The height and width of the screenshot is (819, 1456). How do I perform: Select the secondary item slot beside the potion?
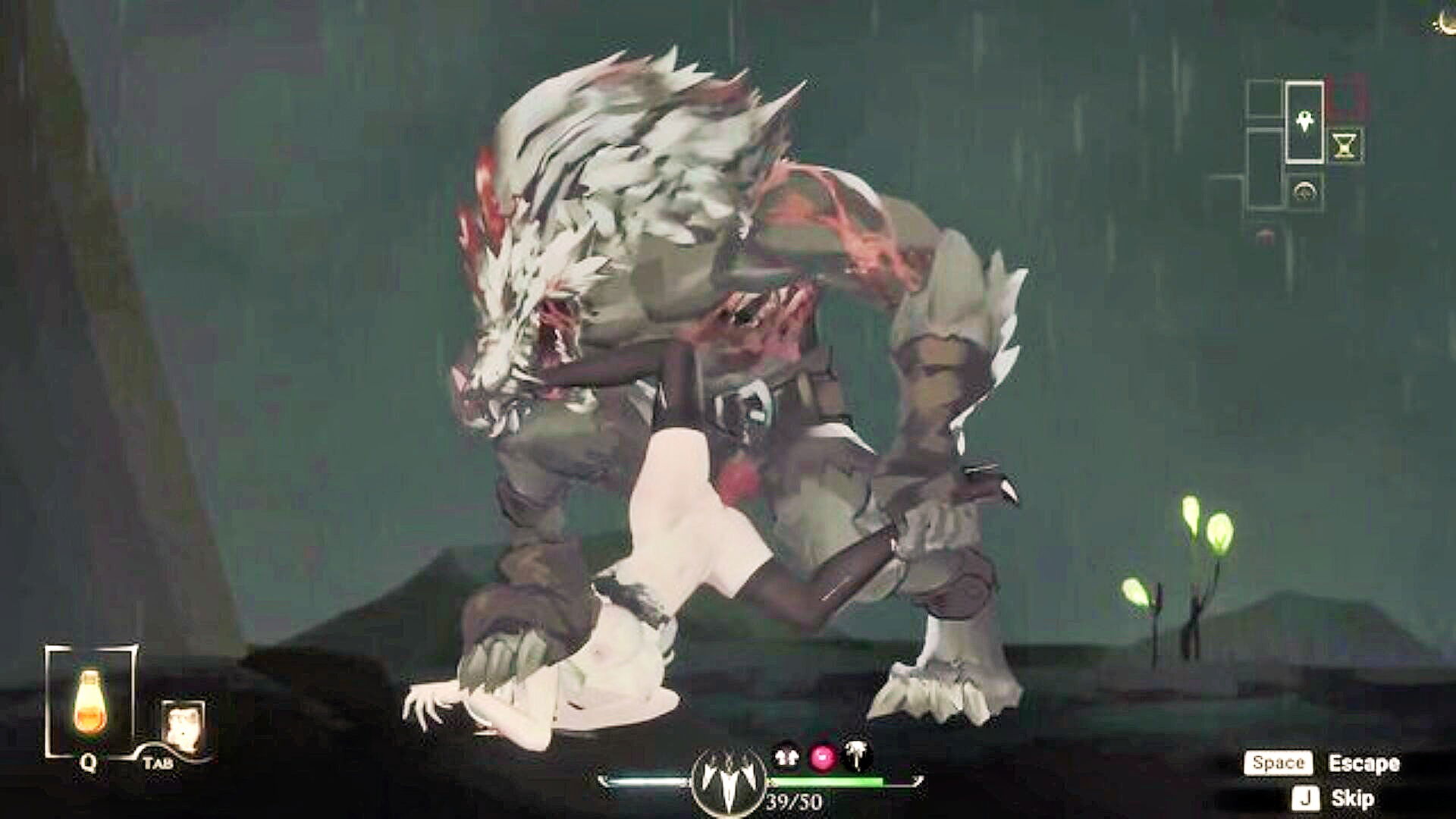(x=182, y=725)
